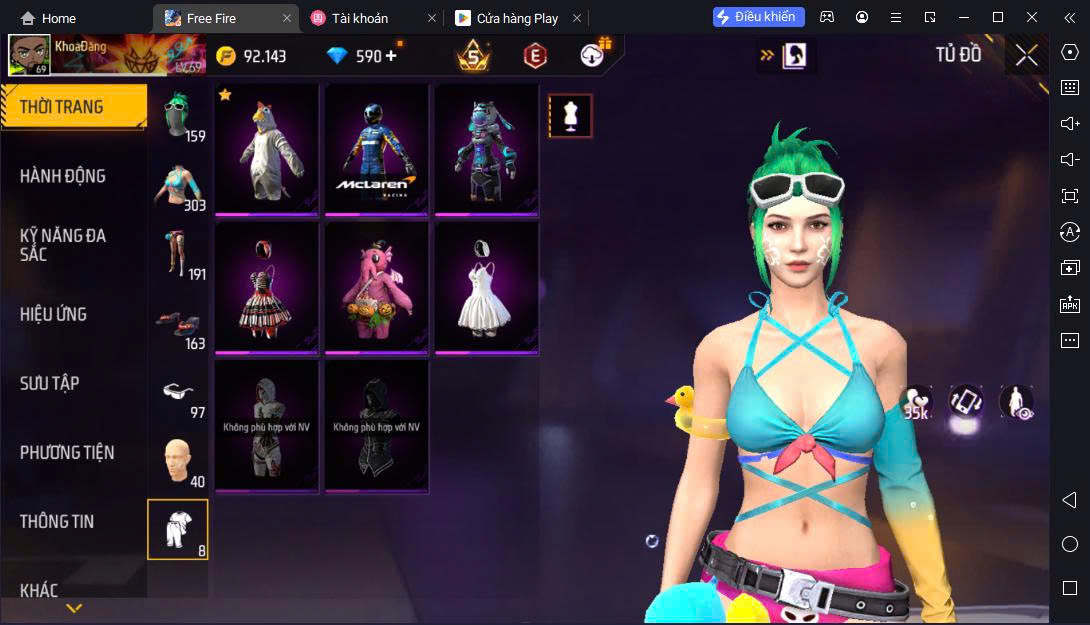1090x625 pixels.
Task: Go to the SƯU TẬP tab
Action: coord(50,383)
